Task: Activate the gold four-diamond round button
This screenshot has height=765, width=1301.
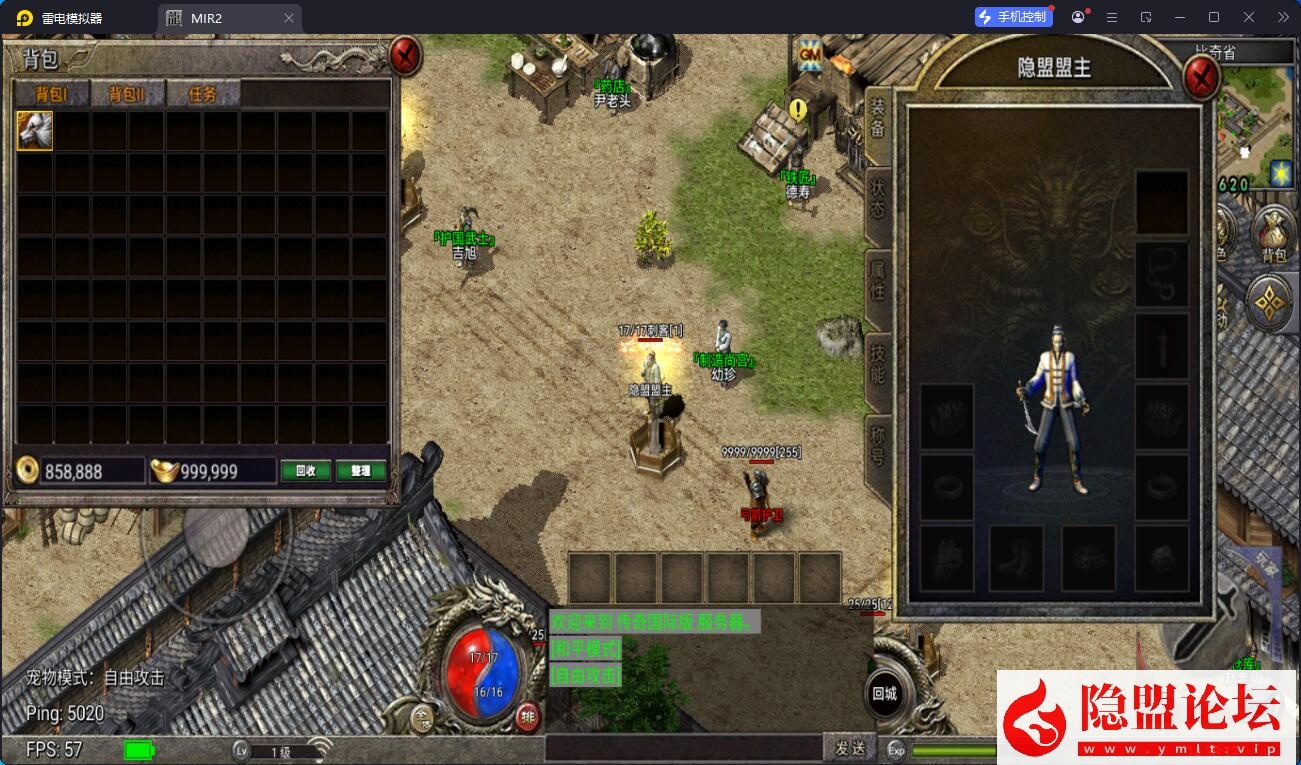Action: point(1271,303)
